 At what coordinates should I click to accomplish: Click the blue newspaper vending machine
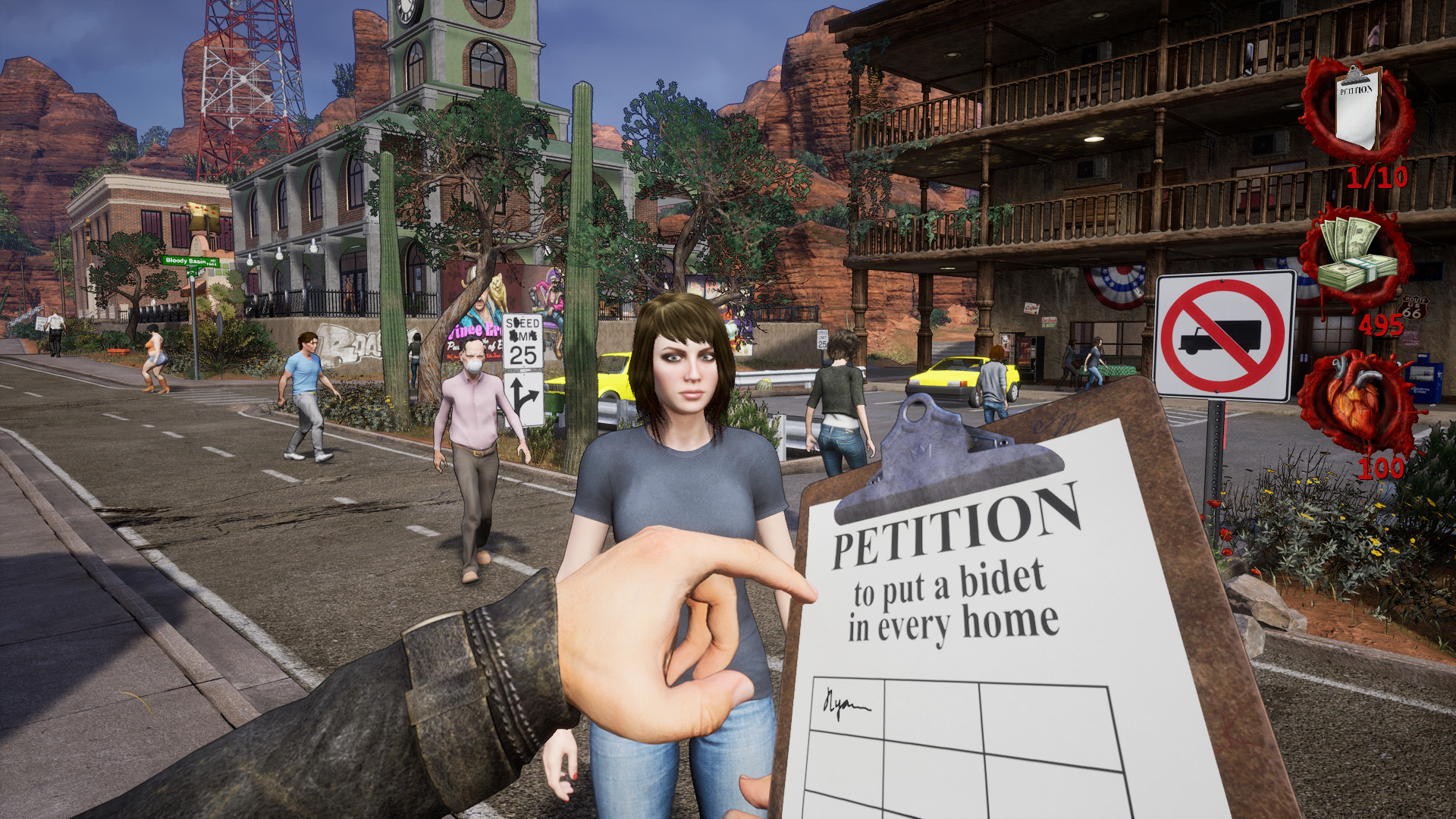1424,379
